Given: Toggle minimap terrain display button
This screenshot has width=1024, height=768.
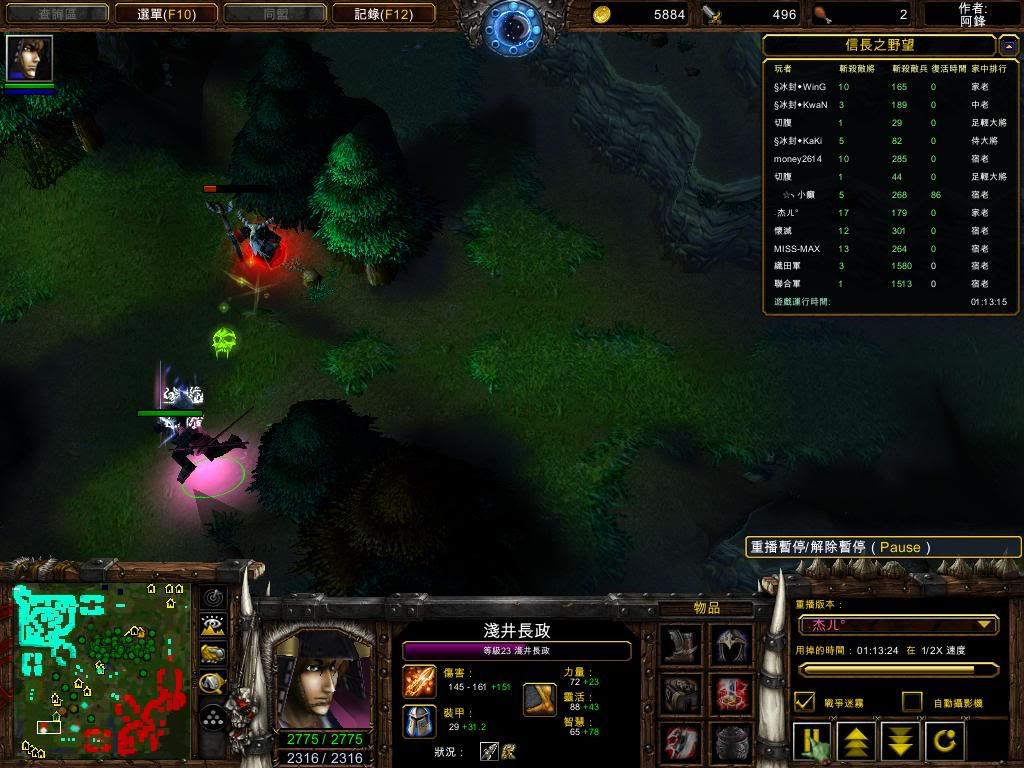Looking at the screenshot, I should pyautogui.click(x=213, y=626).
